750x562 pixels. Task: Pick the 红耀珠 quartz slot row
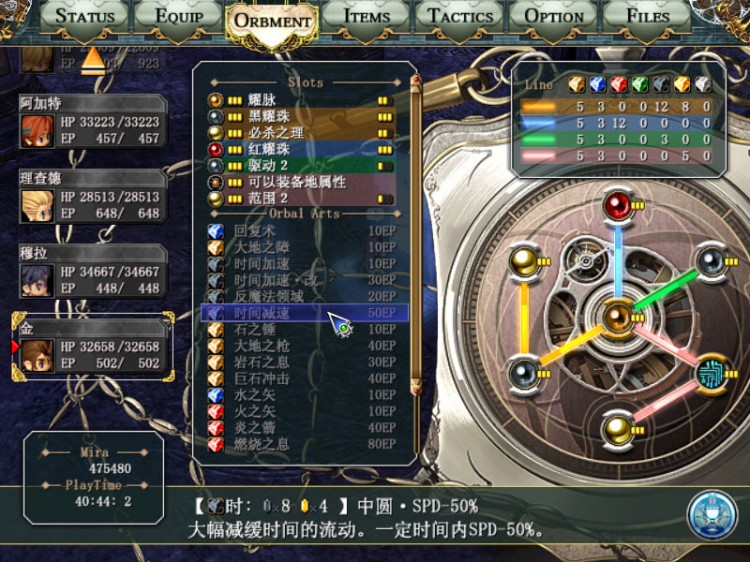[300, 149]
